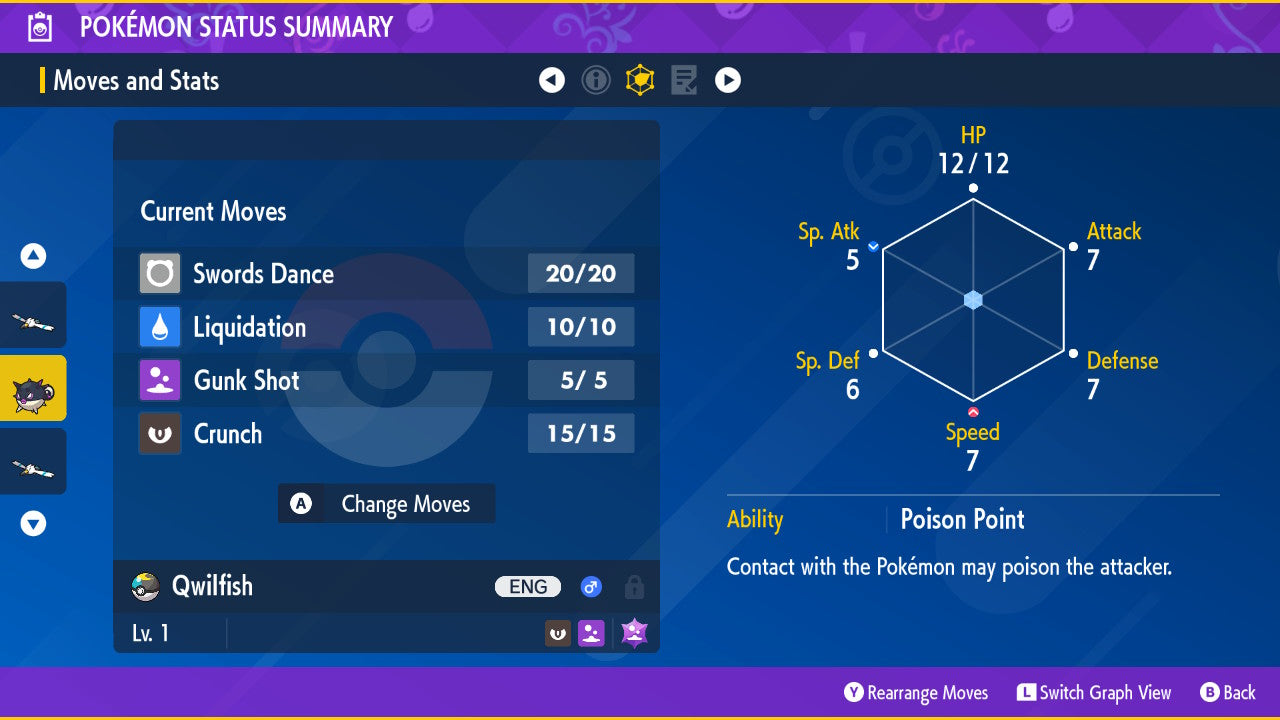Viewport: 1280px width, 720px height.
Task: Choose the Liquidation move
Action: coord(386,327)
